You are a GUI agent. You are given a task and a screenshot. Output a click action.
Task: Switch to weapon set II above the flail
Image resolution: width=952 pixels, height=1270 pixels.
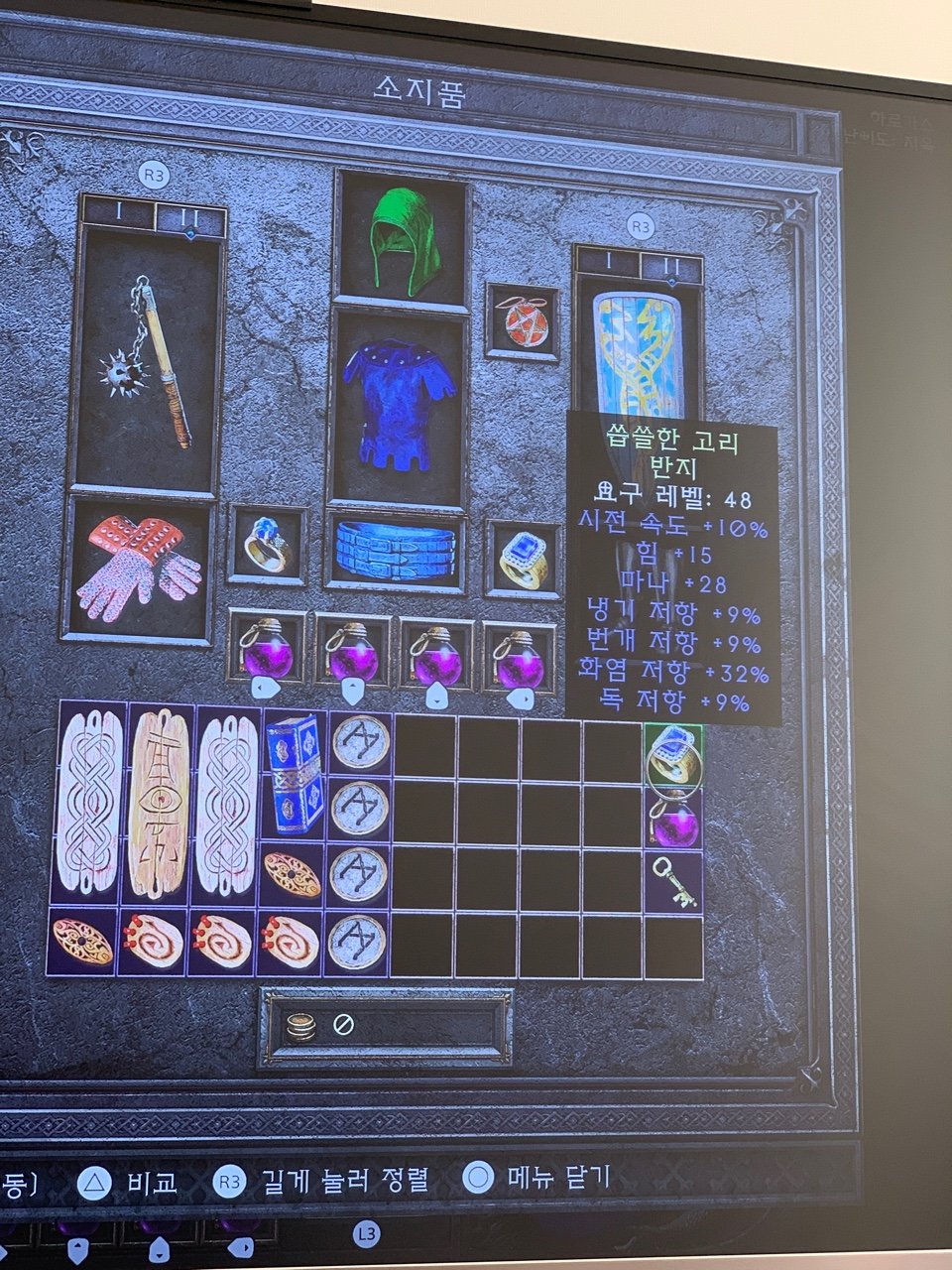click(x=190, y=214)
